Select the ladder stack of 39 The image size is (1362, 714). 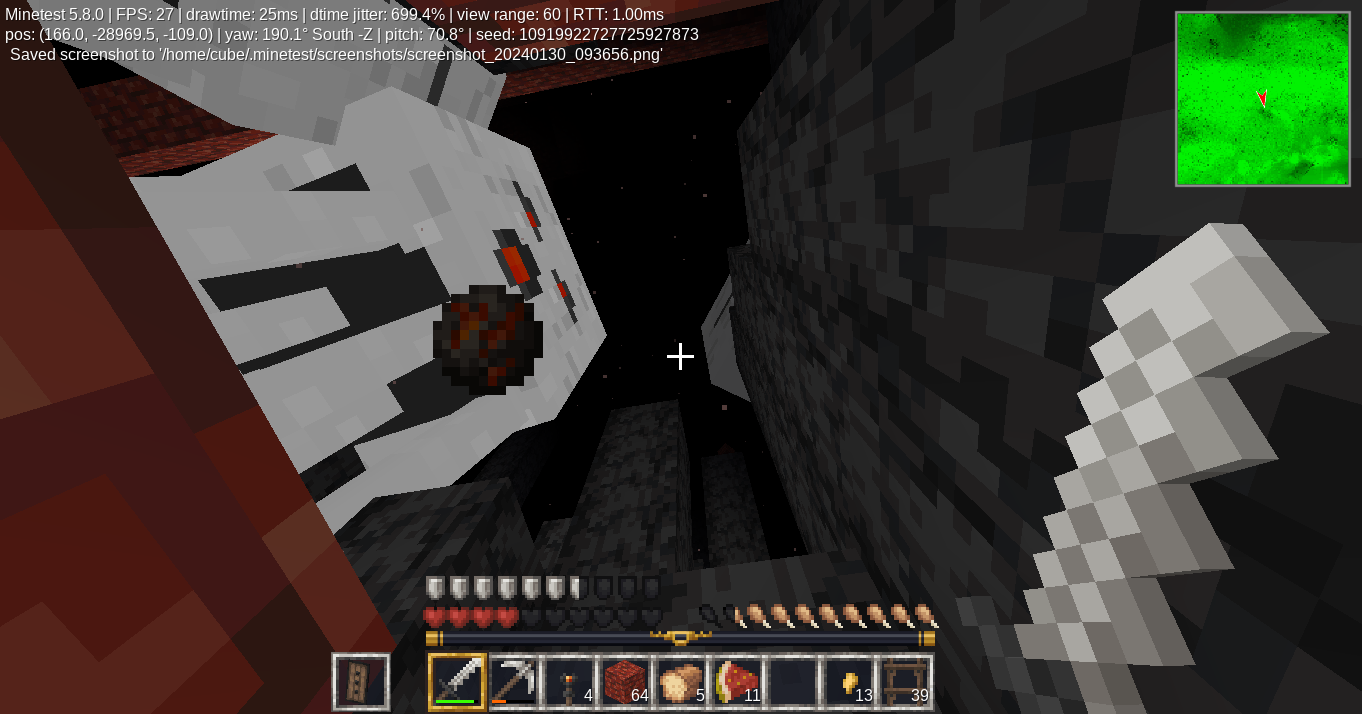(905, 682)
